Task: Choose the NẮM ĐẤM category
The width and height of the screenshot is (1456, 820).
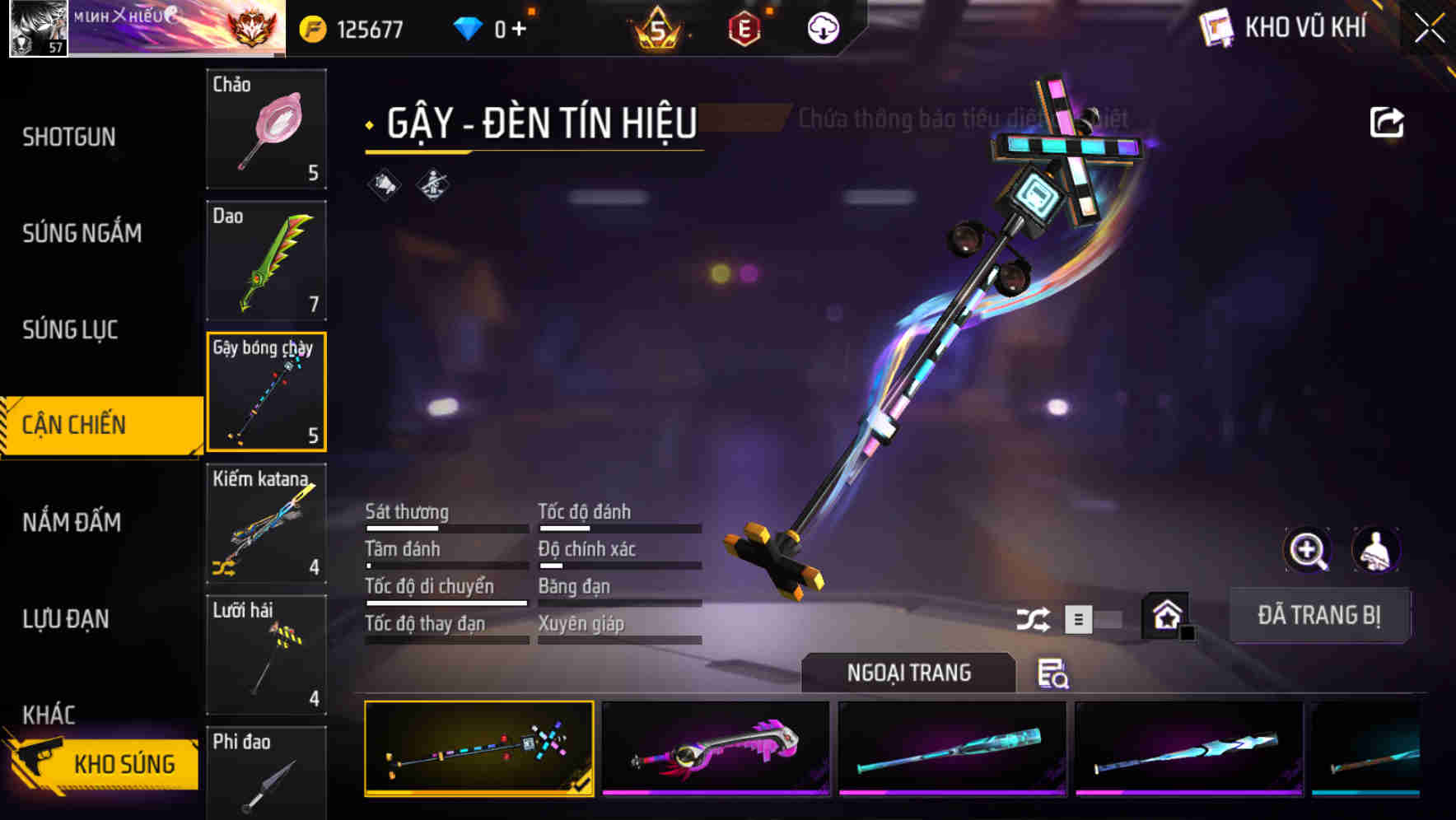Action: [x=72, y=522]
